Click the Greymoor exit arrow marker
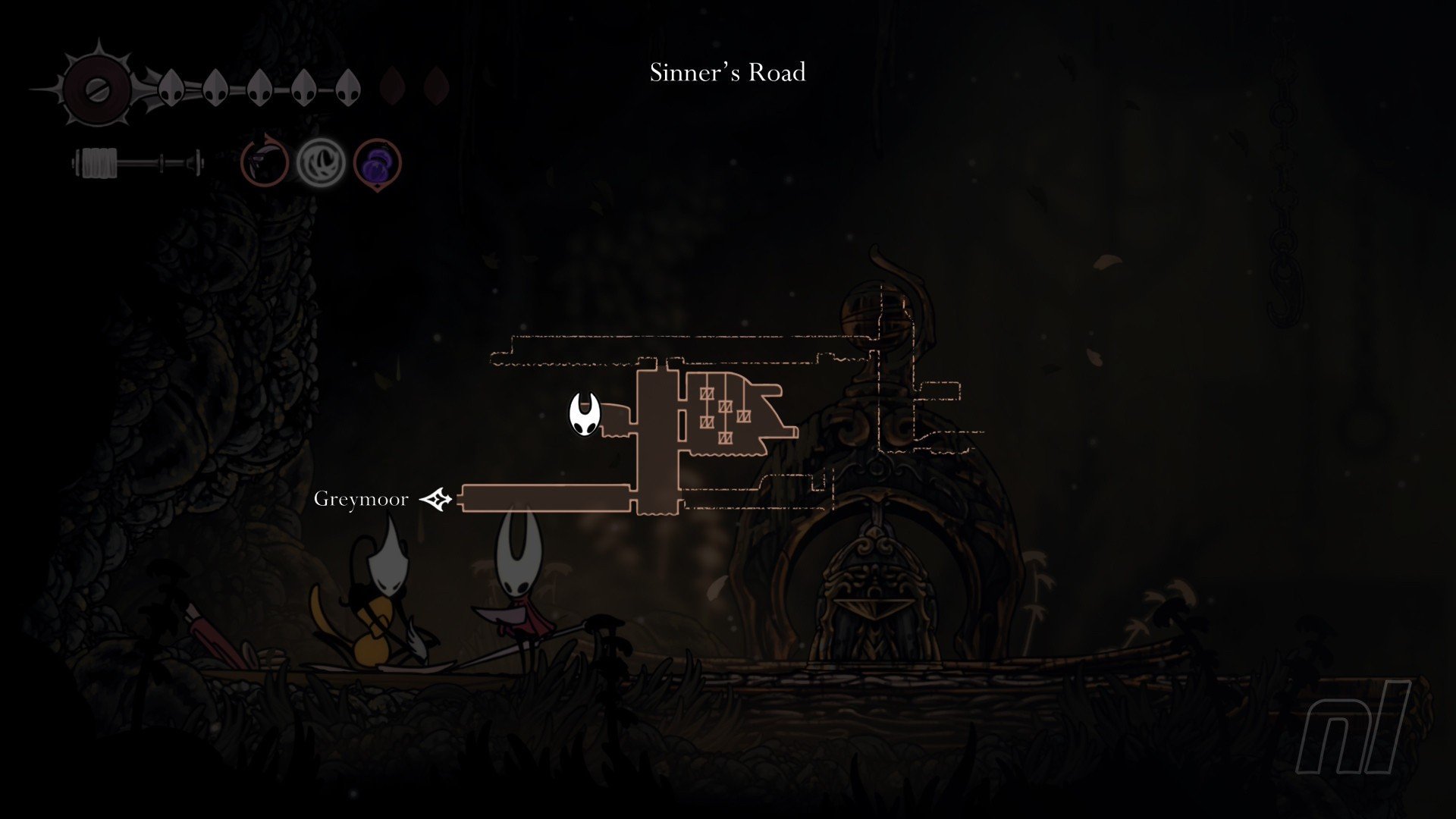Image resolution: width=1456 pixels, height=819 pixels. coord(436,499)
